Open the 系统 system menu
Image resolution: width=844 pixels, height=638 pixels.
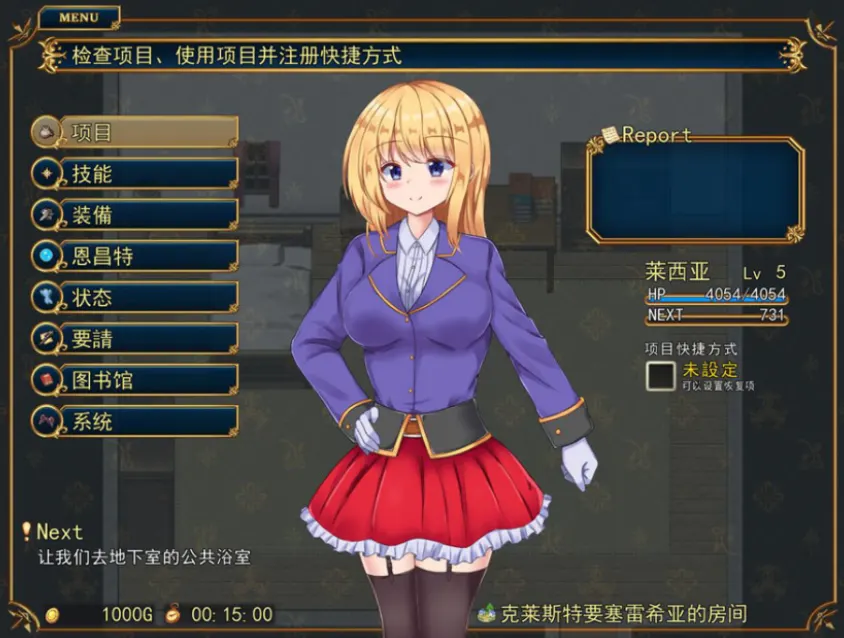[135, 421]
